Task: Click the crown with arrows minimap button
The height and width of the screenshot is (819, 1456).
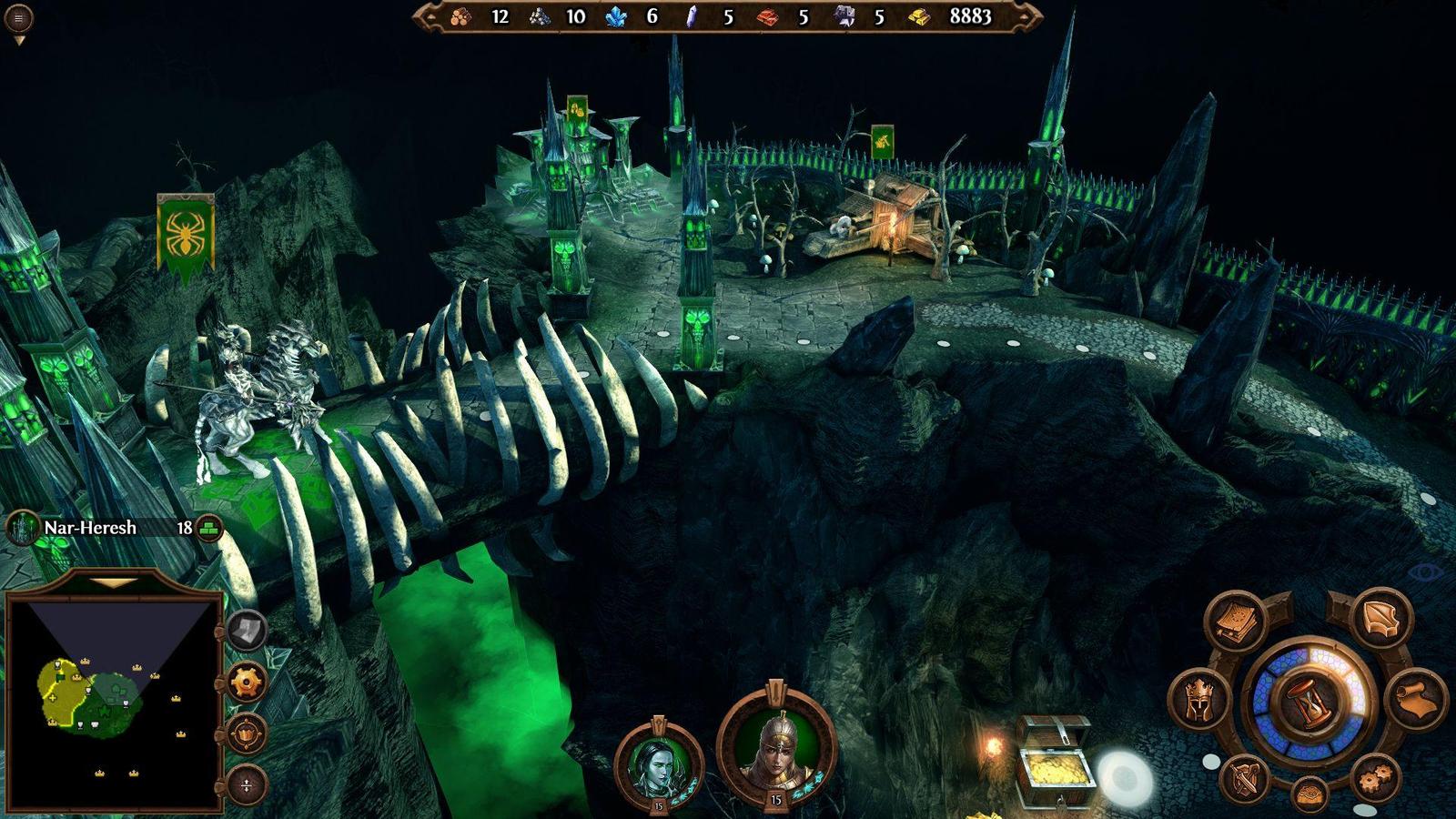Action: [x=246, y=733]
